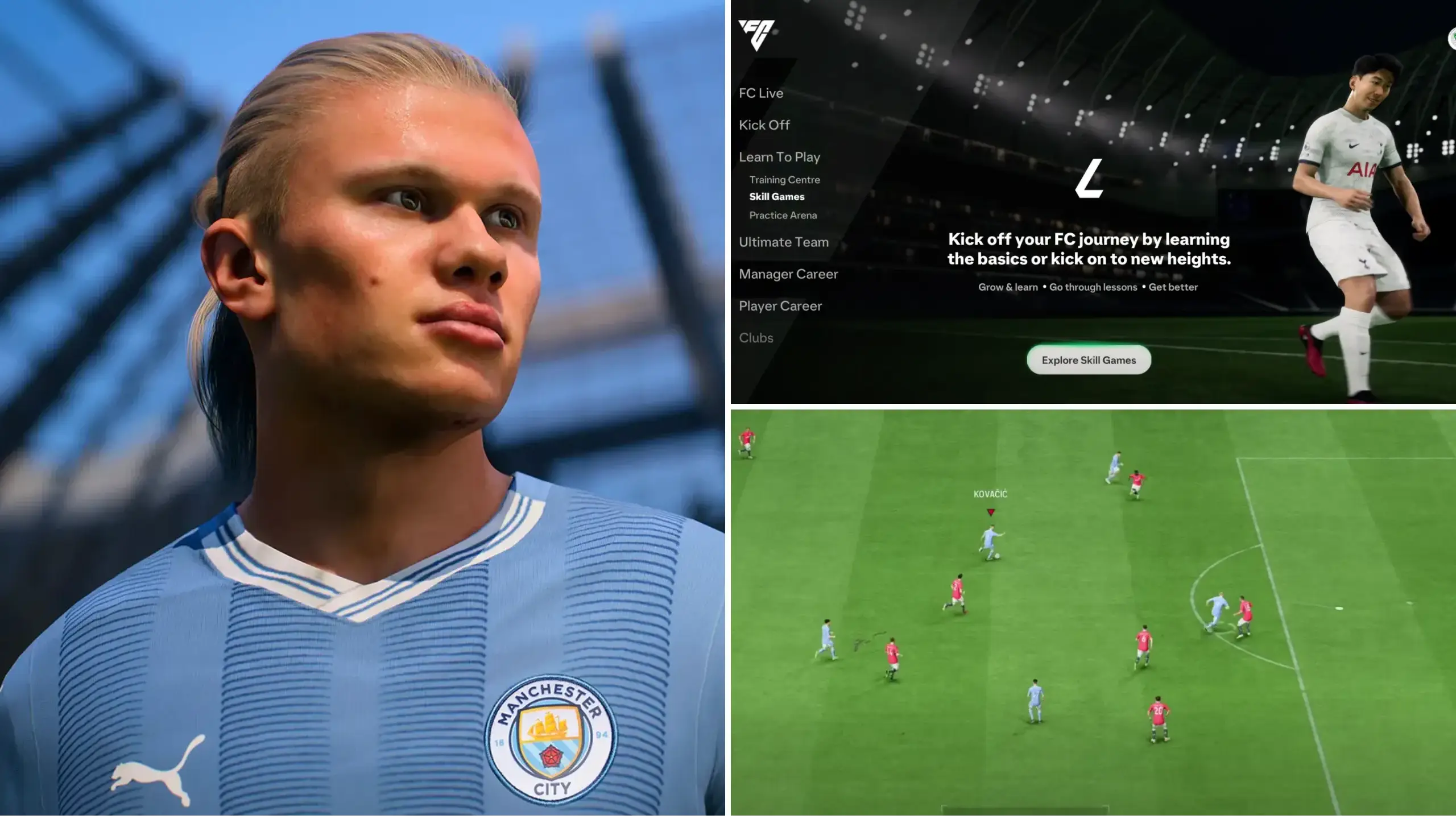The image size is (1456, 819).
Task: Select Kick Off mode
Action: pos(764,125)
